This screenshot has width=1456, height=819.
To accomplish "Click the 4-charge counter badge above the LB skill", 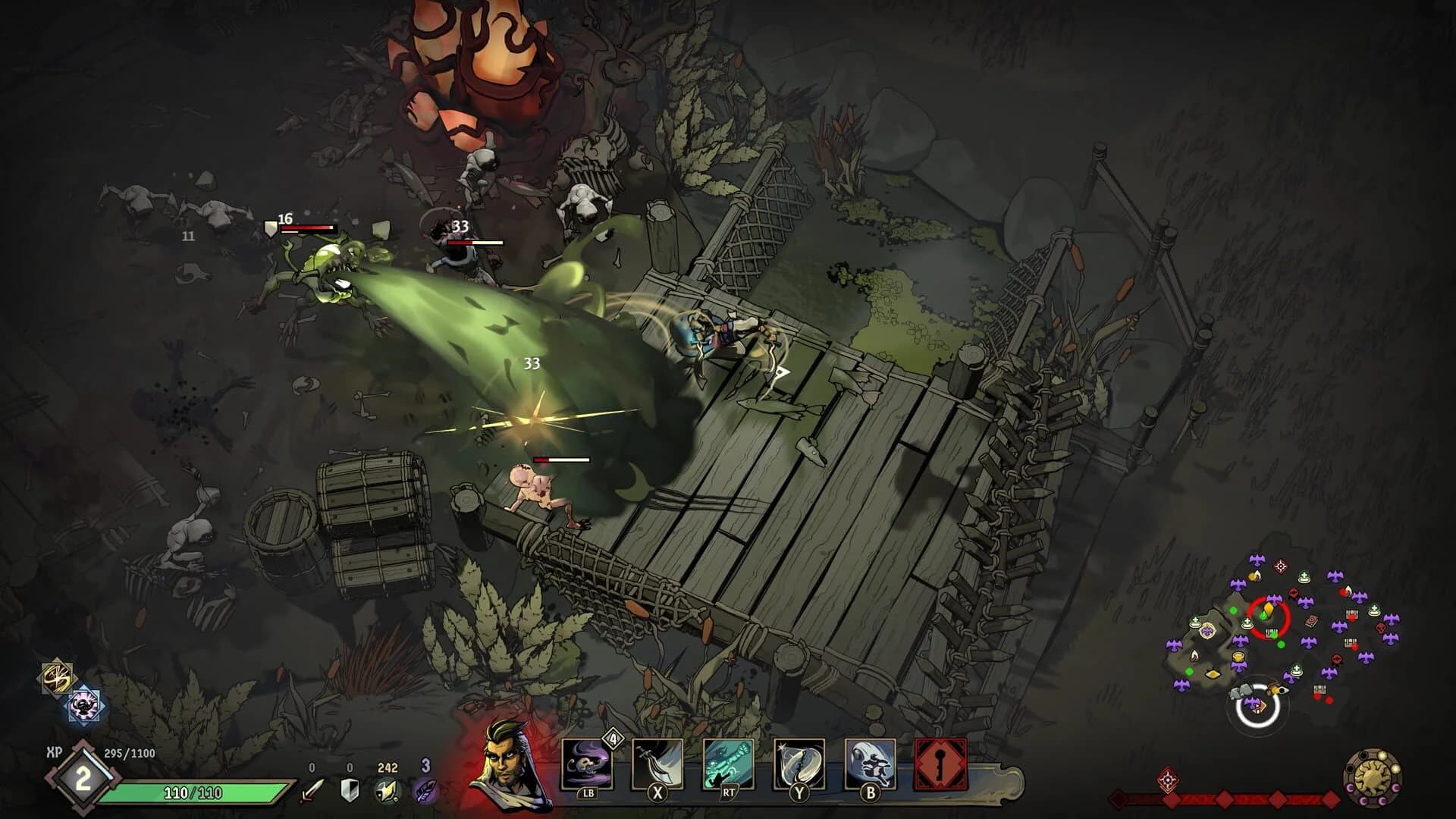I will pos(614,737).
